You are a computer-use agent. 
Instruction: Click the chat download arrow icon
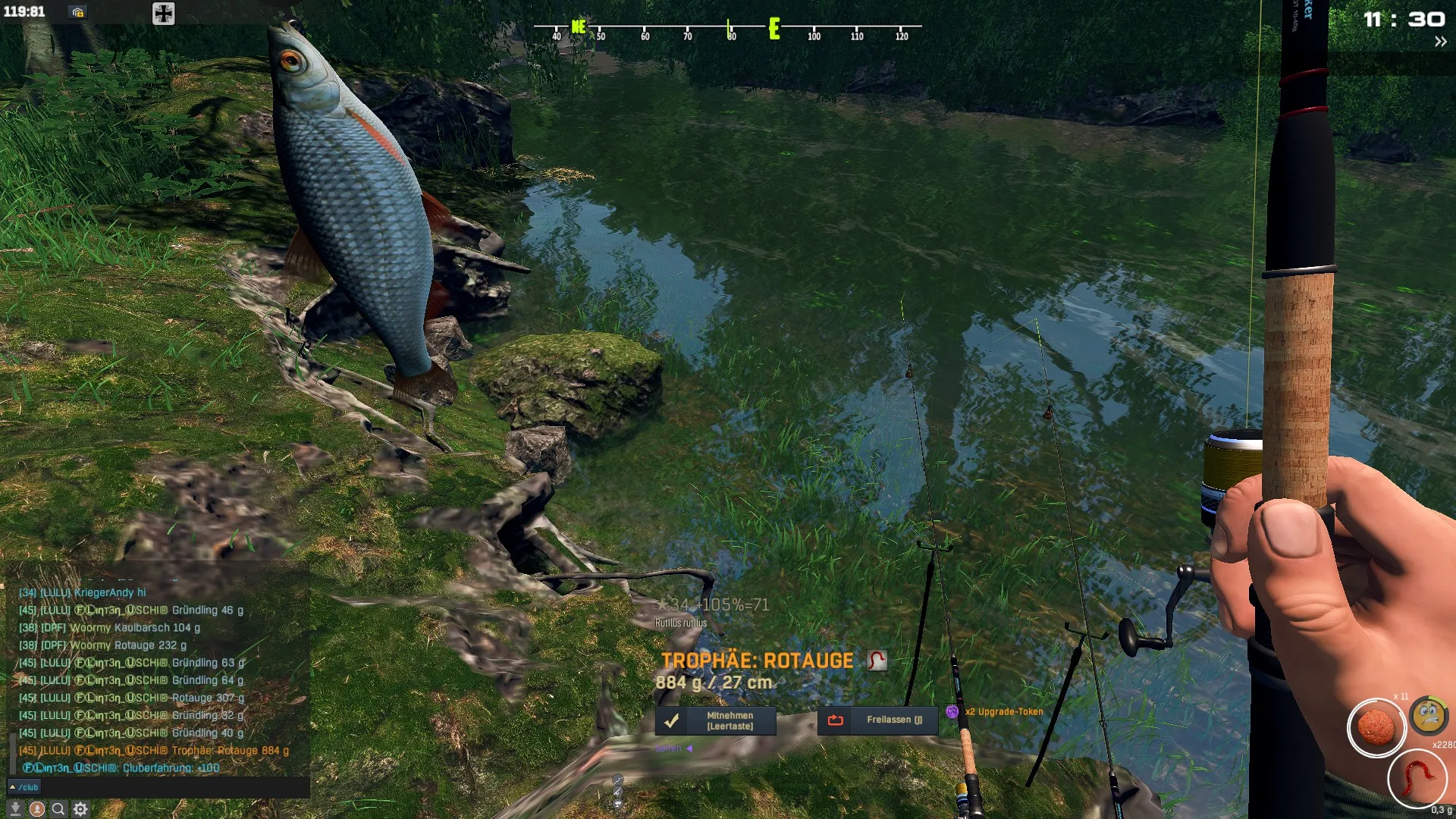(14, 808)
